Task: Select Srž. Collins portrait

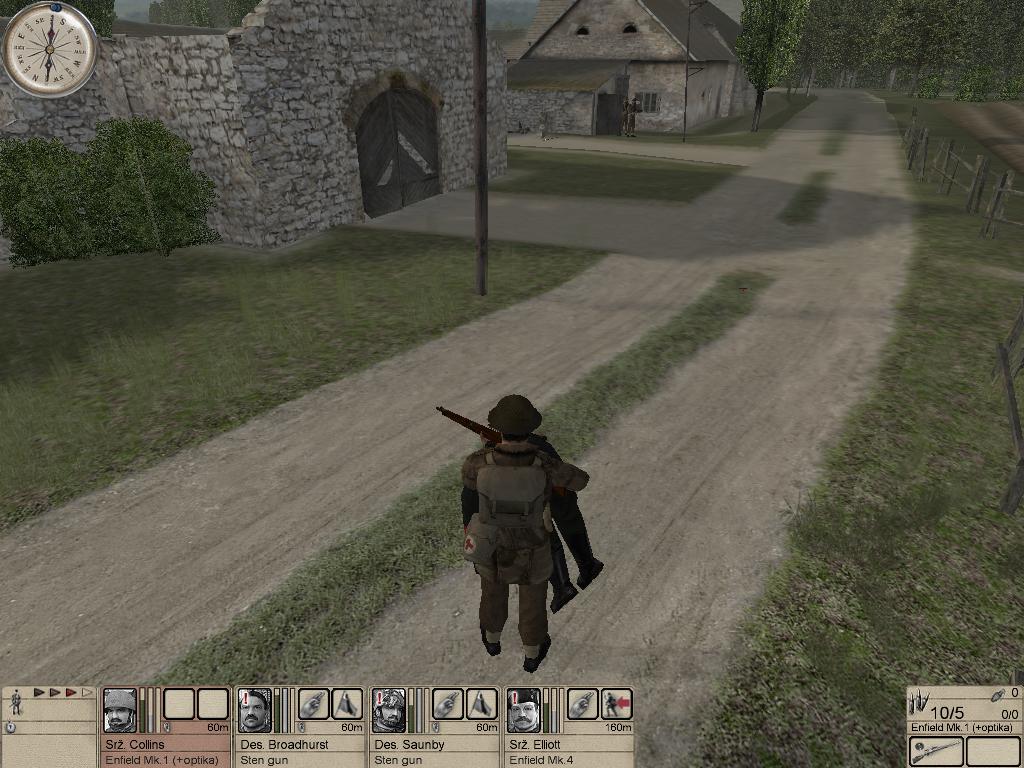Action: click(120, 710)
